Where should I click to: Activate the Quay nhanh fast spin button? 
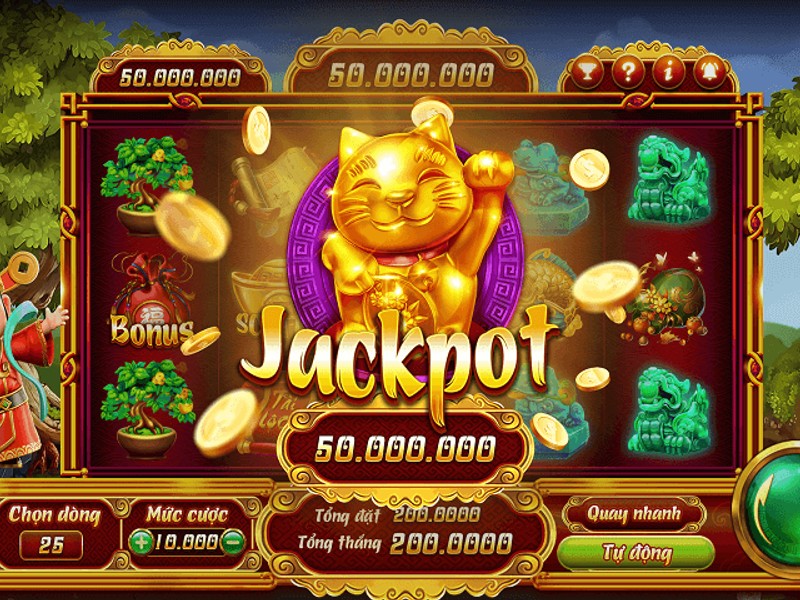click(x=634, y=514)
